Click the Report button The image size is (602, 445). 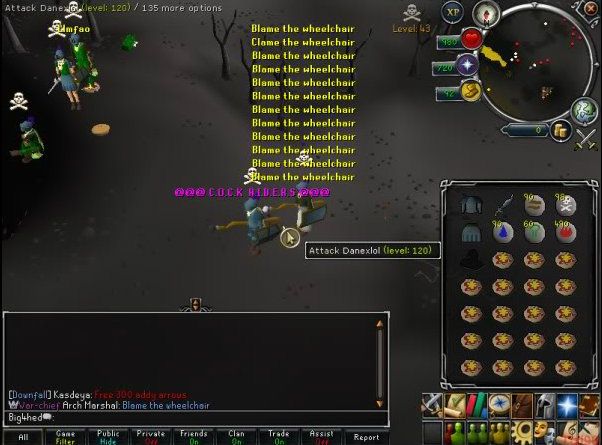(x=366, y=437)
